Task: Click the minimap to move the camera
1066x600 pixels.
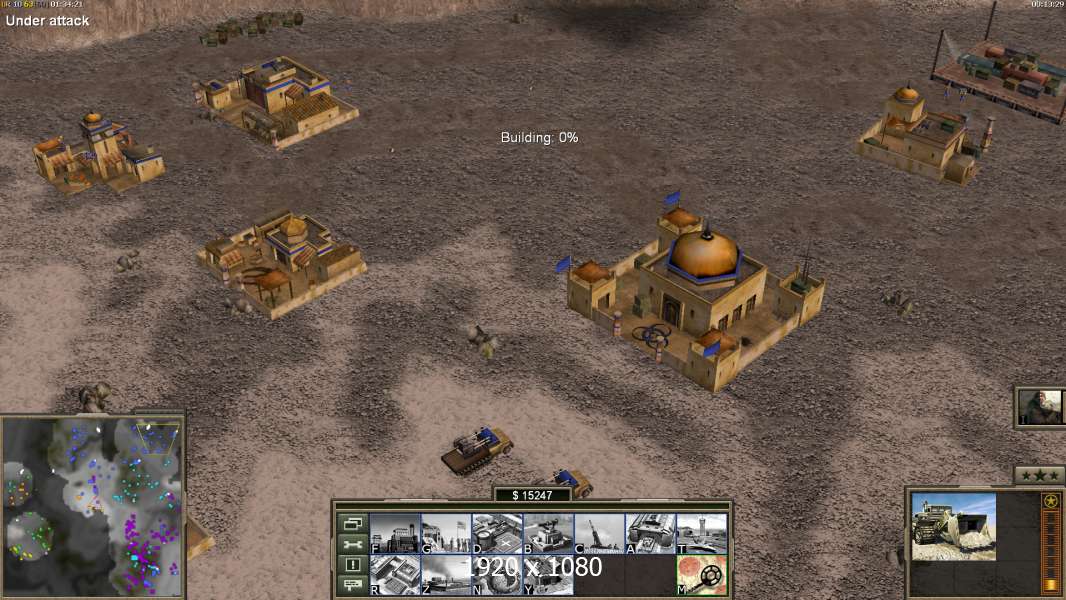Action: (x=92, y=505)
